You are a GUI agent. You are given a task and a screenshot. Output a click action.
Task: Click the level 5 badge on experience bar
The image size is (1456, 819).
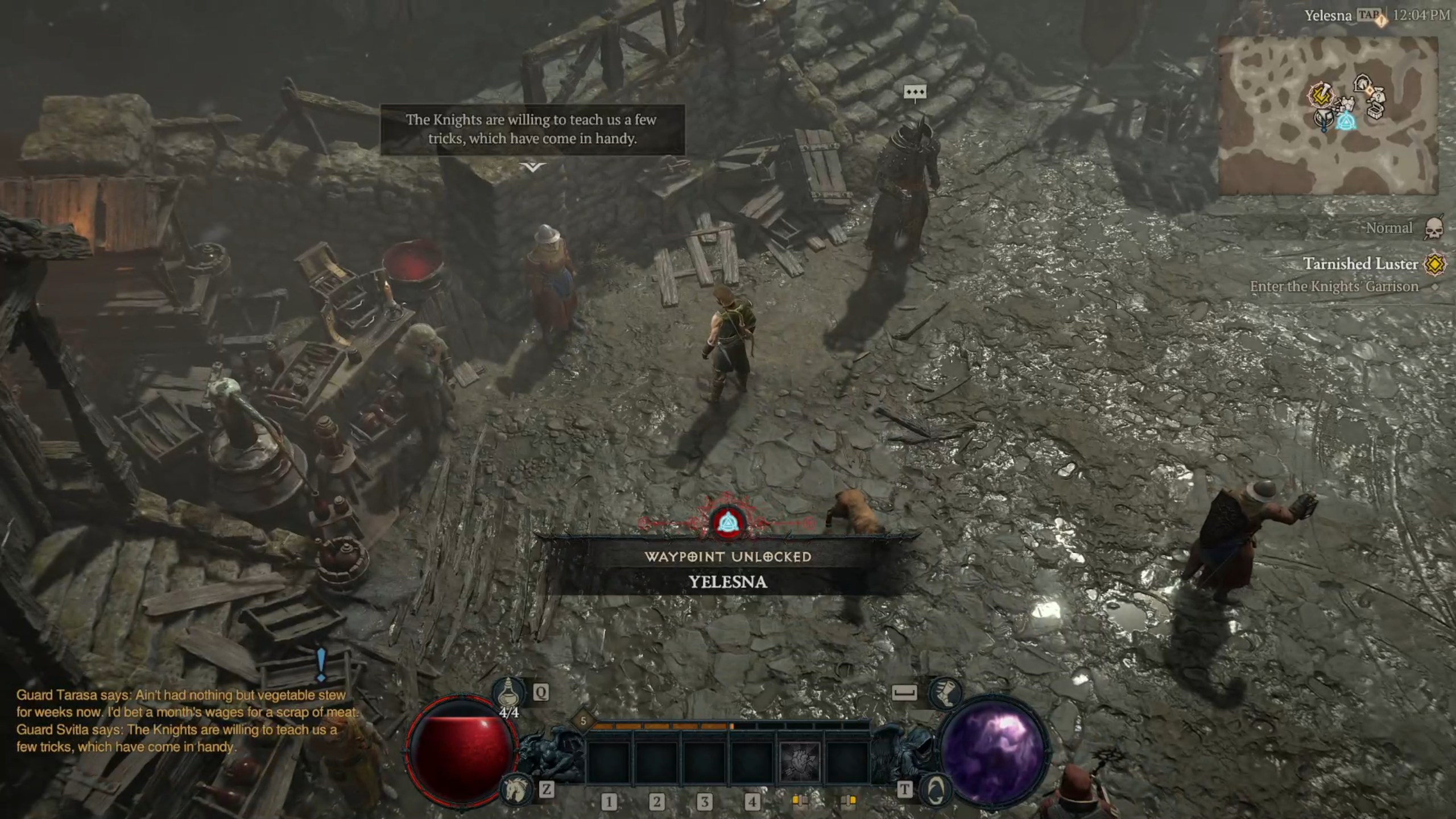pos(583,721)
